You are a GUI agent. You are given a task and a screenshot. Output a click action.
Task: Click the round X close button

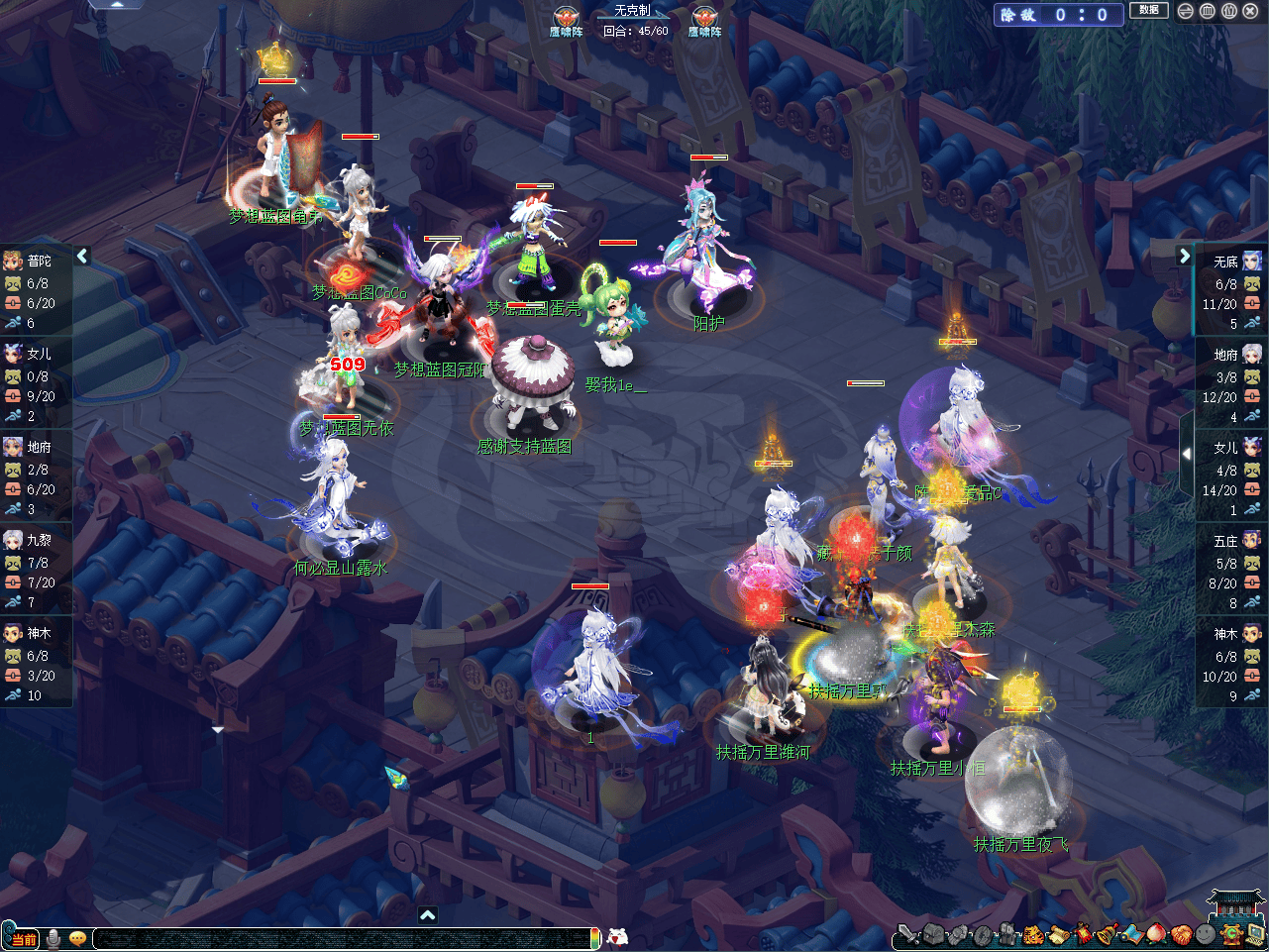point(1250,12)
